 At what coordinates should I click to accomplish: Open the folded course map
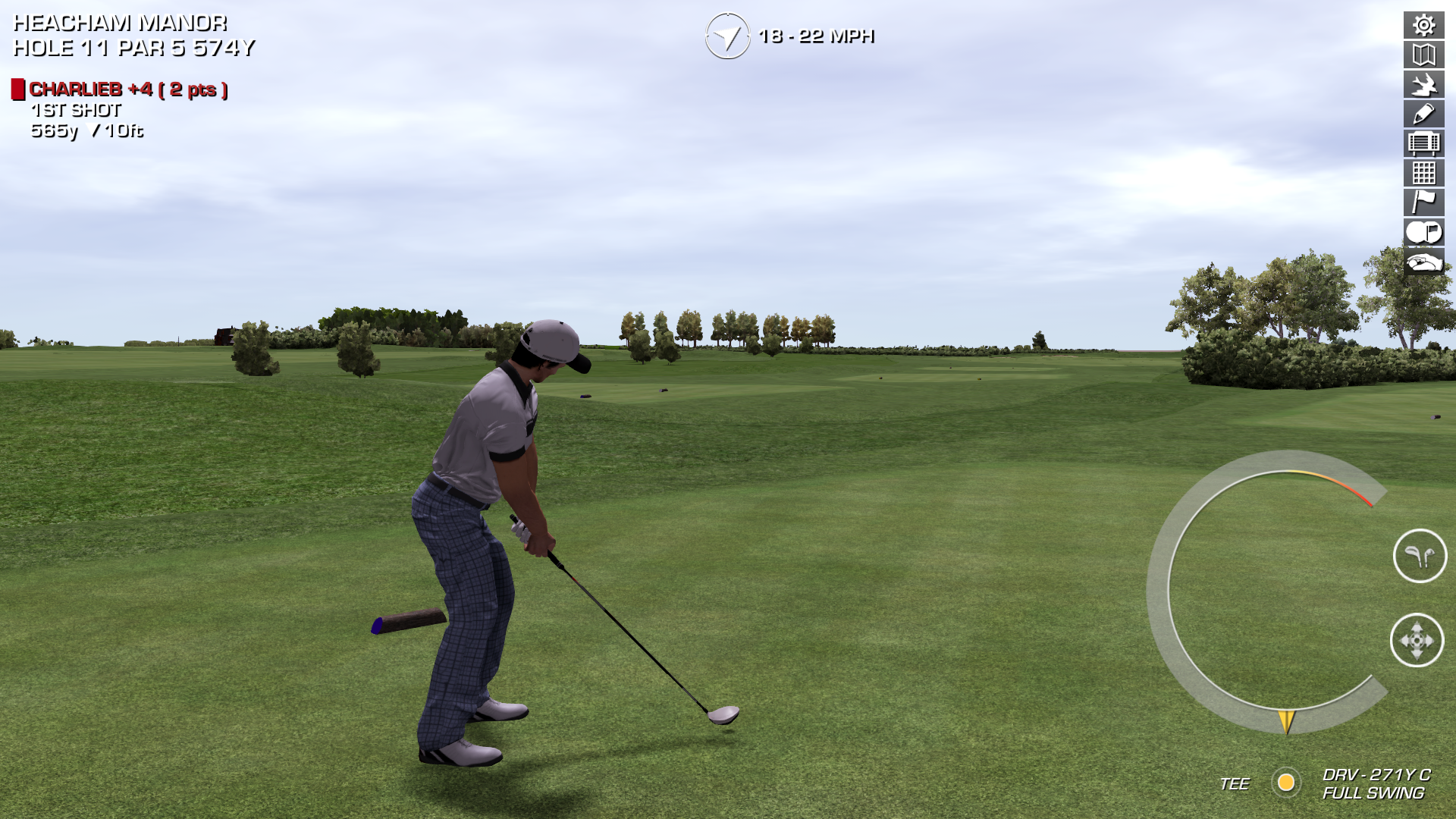coord(1423,55)
